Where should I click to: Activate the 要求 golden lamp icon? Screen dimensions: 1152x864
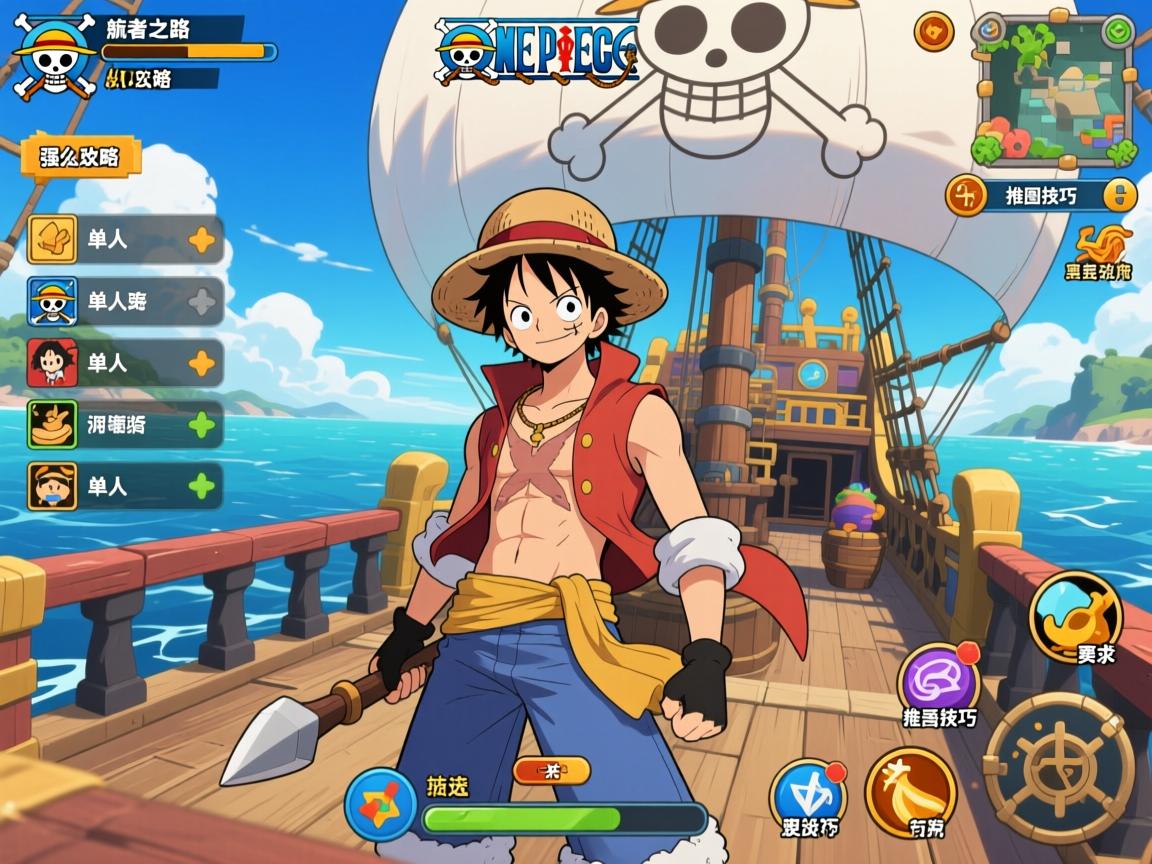point(1075,615)
